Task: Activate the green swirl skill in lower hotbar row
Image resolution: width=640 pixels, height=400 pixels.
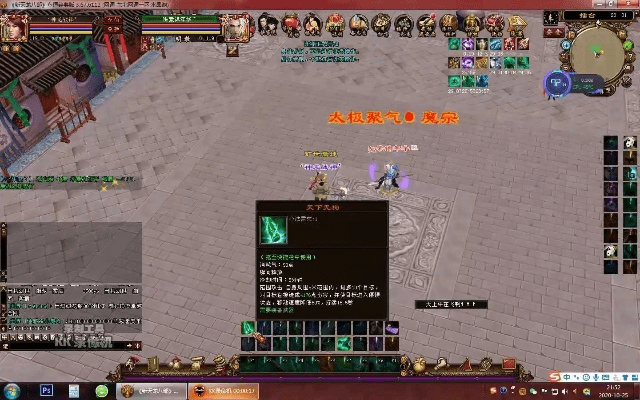Action: (343, 343)
